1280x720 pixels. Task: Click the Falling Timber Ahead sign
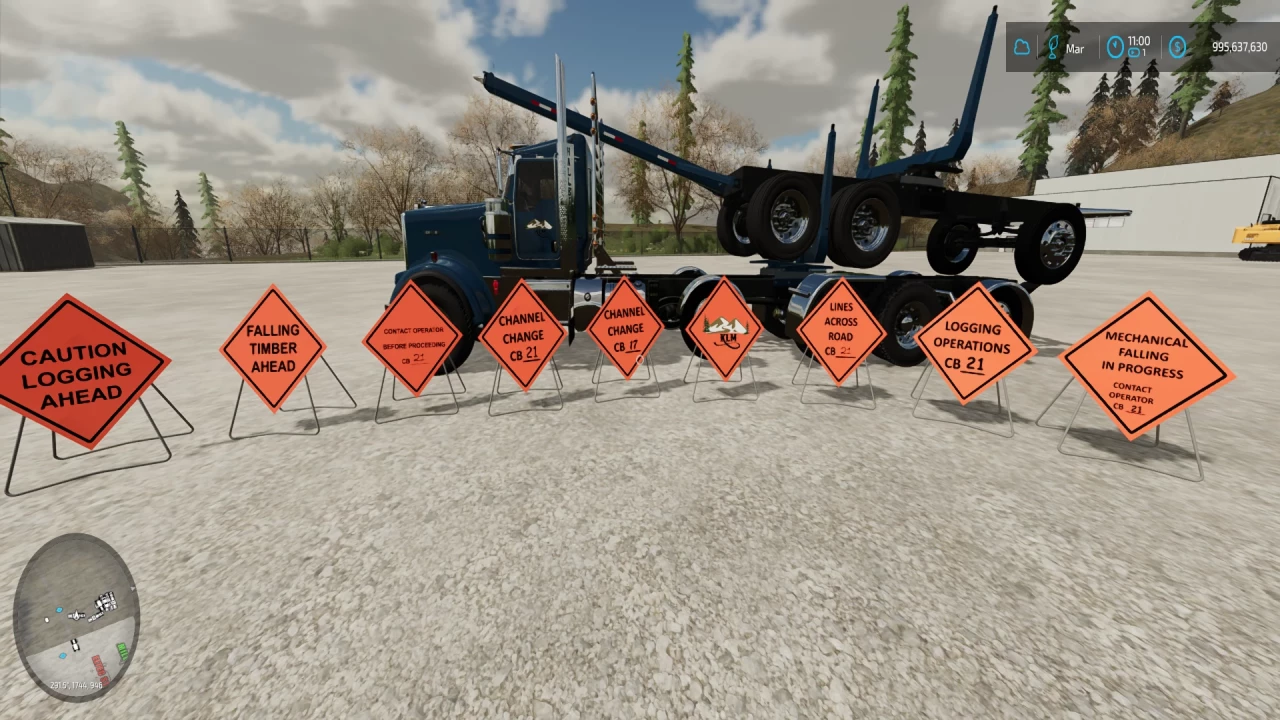273,349
